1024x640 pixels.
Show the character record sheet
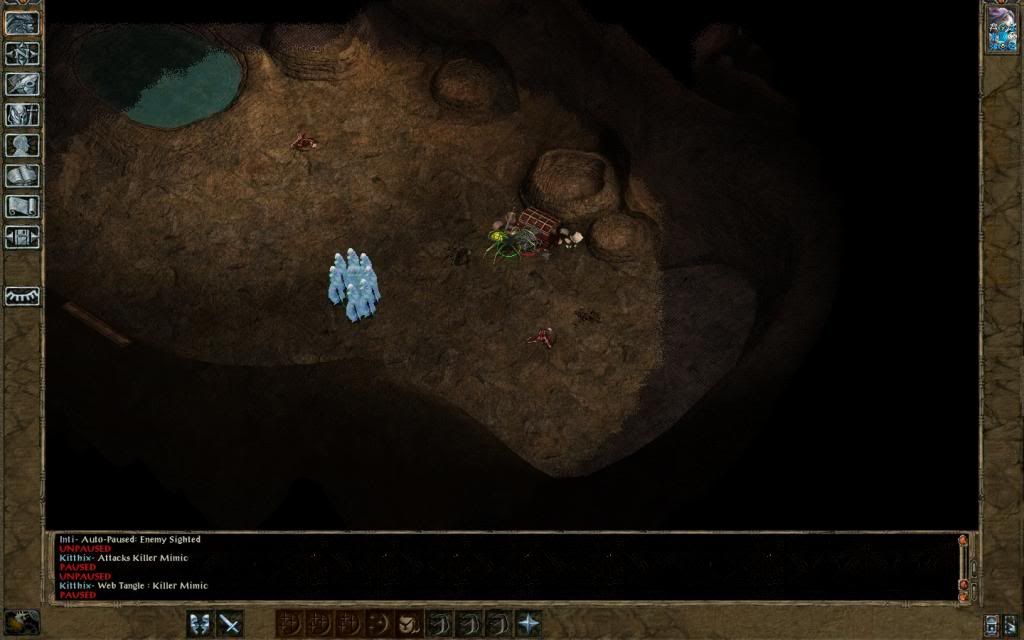22,146
